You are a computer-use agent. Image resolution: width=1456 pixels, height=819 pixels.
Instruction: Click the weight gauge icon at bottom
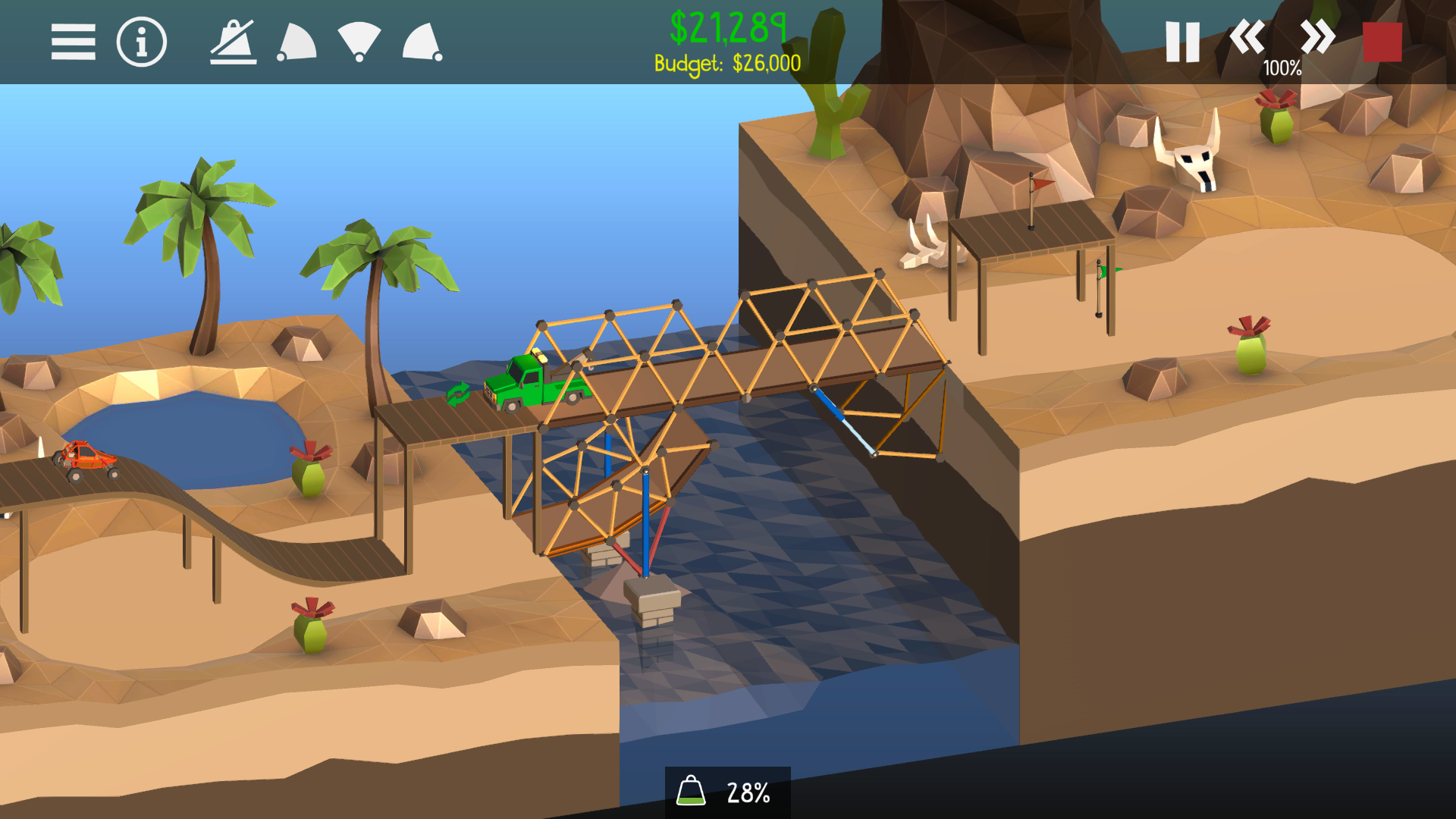click(x=692, y=791)
